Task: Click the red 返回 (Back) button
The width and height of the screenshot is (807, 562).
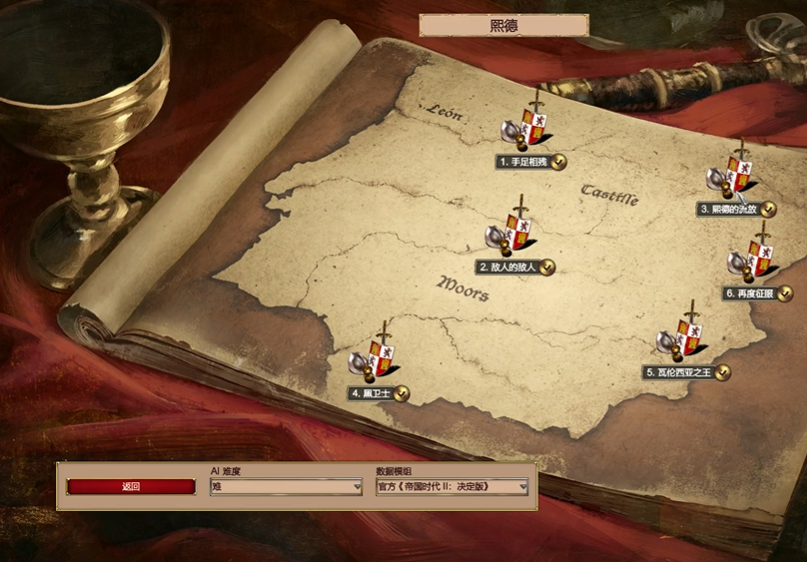Action: pyautogui.click(x=131, y=487)
